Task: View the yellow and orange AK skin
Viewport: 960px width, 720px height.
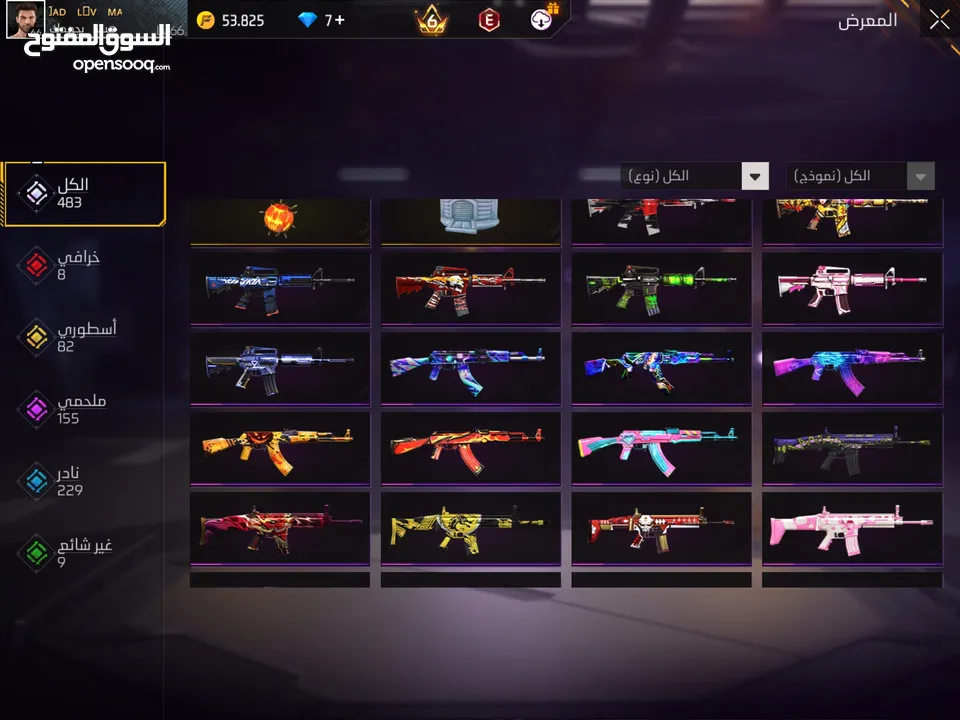Action: pos(280,448)
